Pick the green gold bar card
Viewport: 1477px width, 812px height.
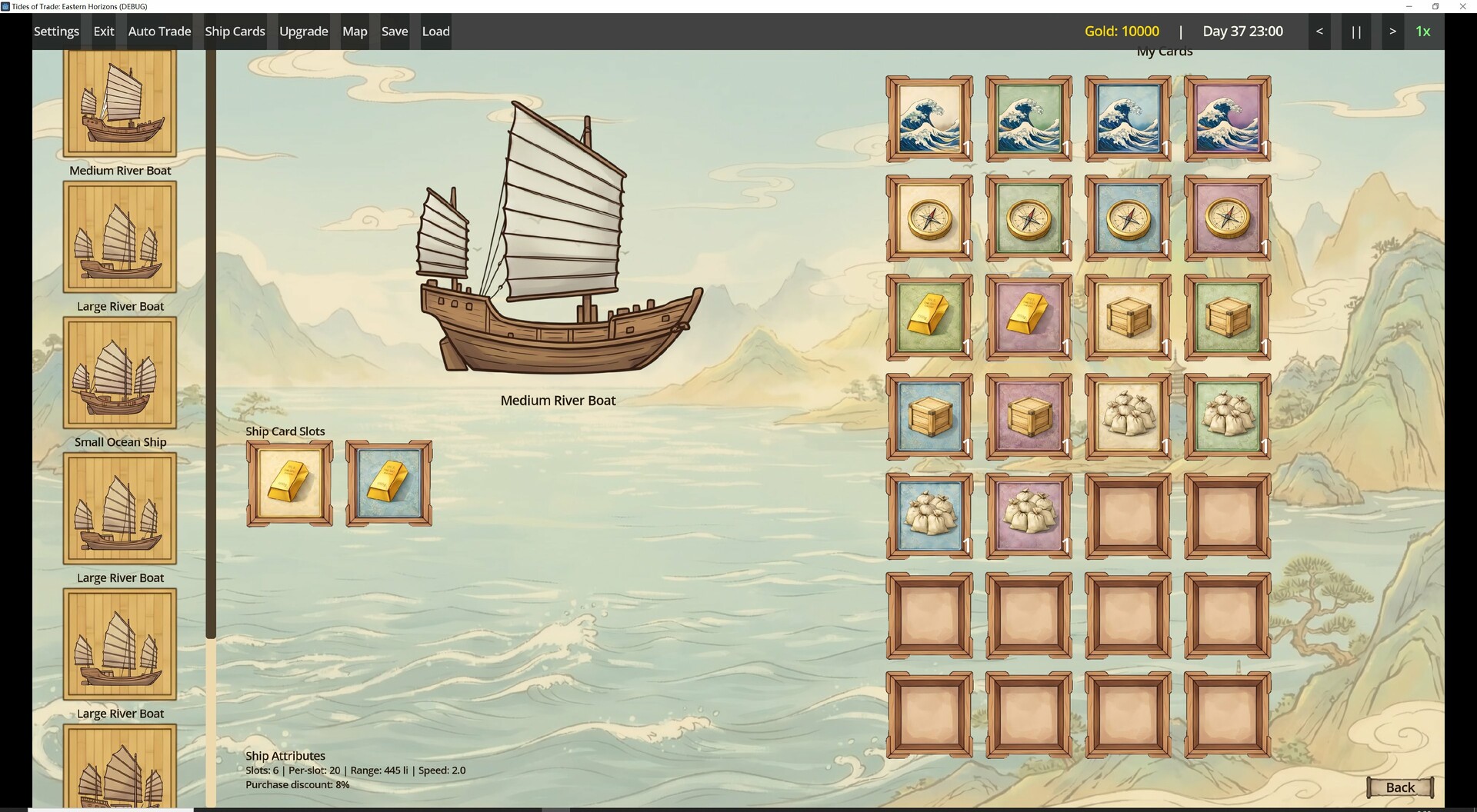pos(929,318)
